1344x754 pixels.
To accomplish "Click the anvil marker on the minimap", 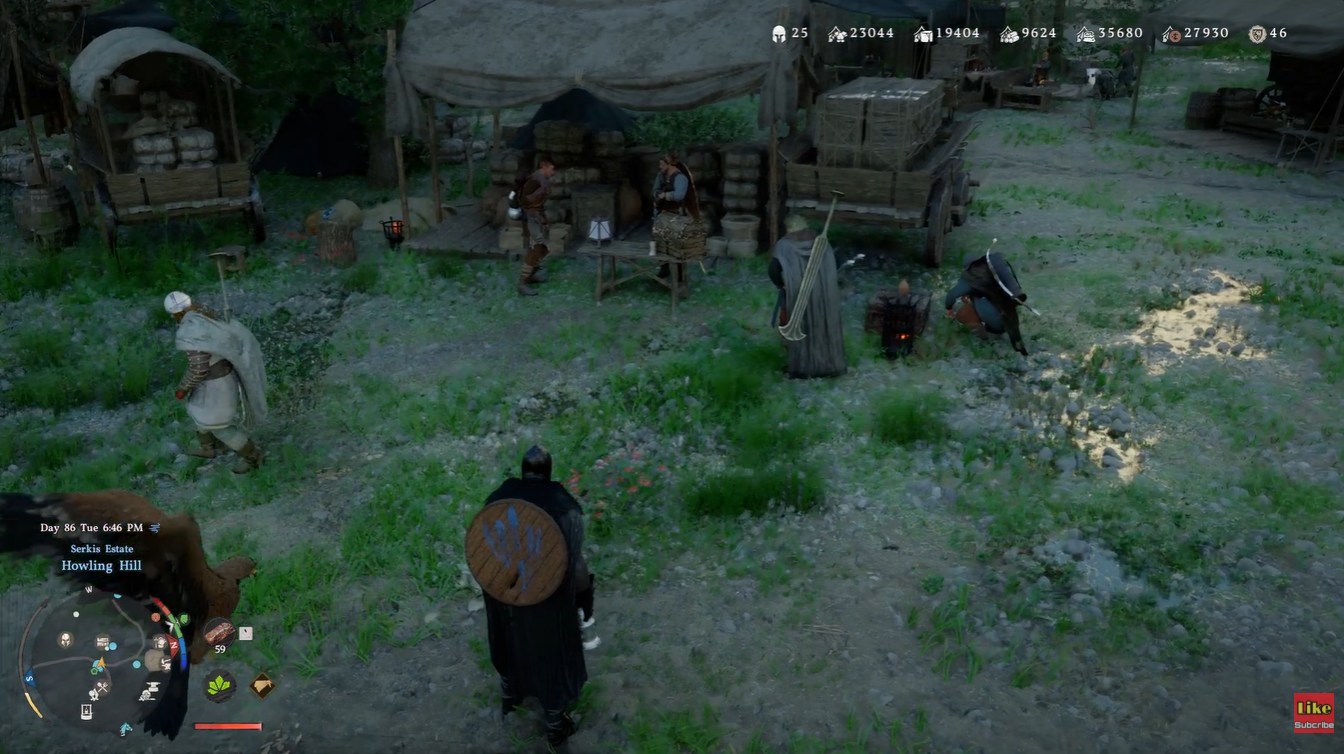I will point(153,686).
